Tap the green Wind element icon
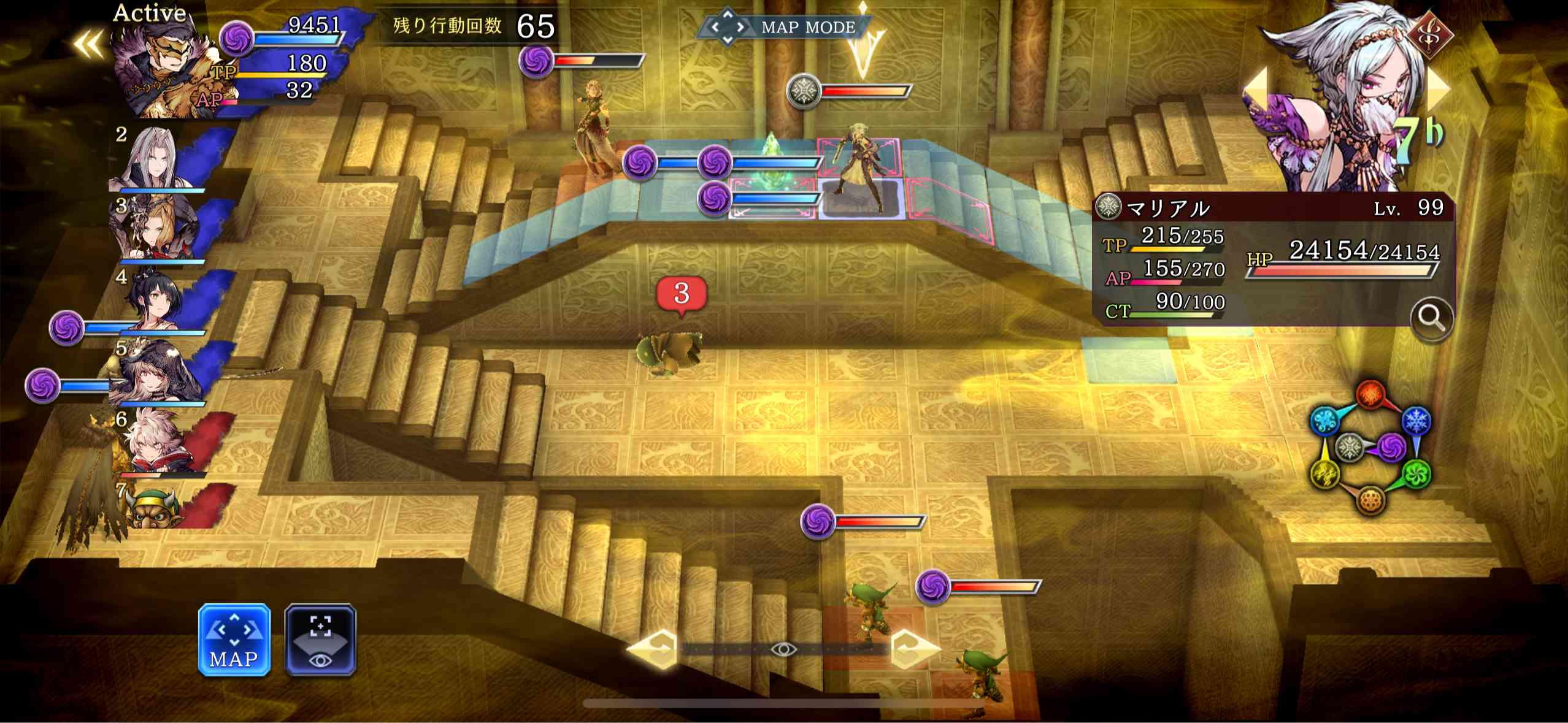 (1416, 473)
